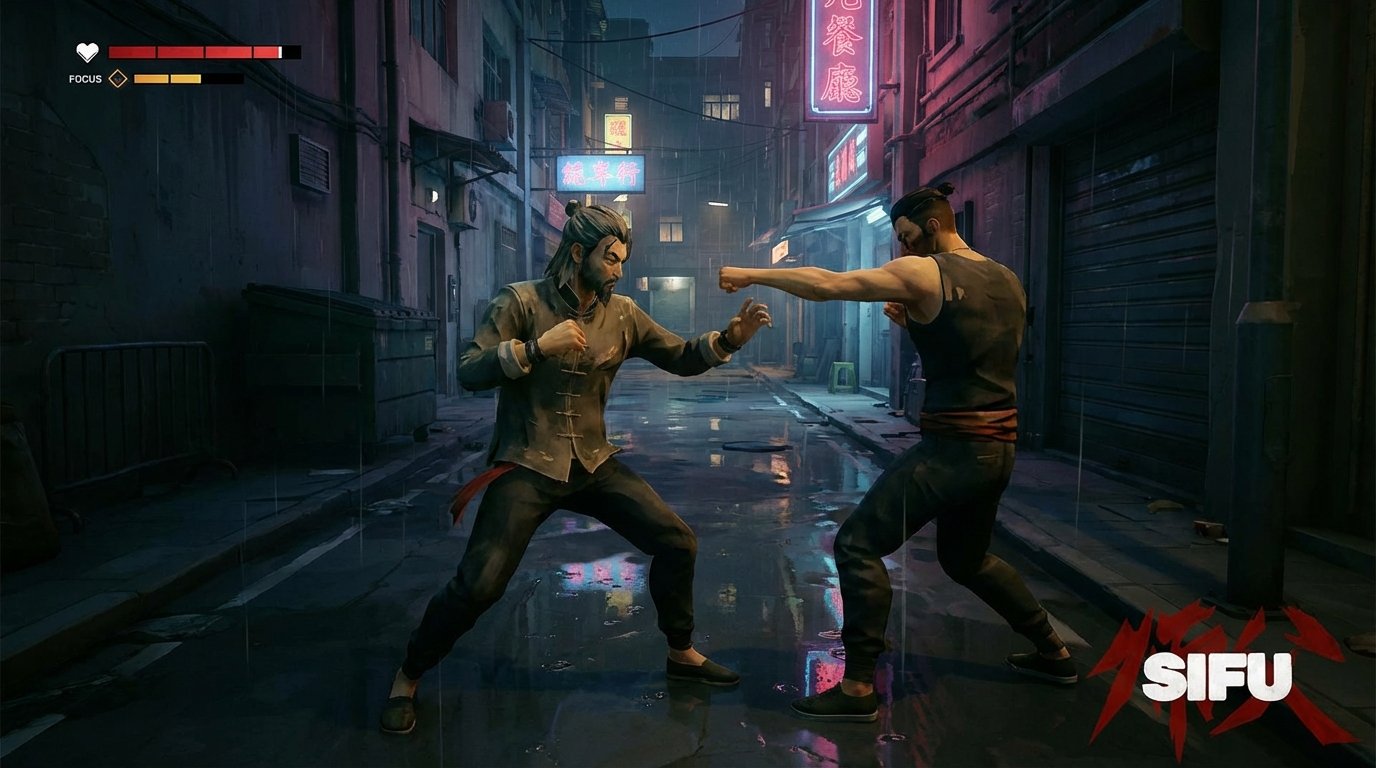Image resolution: width=1376 pixels, height=768 pixels.
Task: Select the blue neon sign on the wall
Action: tap(600, 173)
